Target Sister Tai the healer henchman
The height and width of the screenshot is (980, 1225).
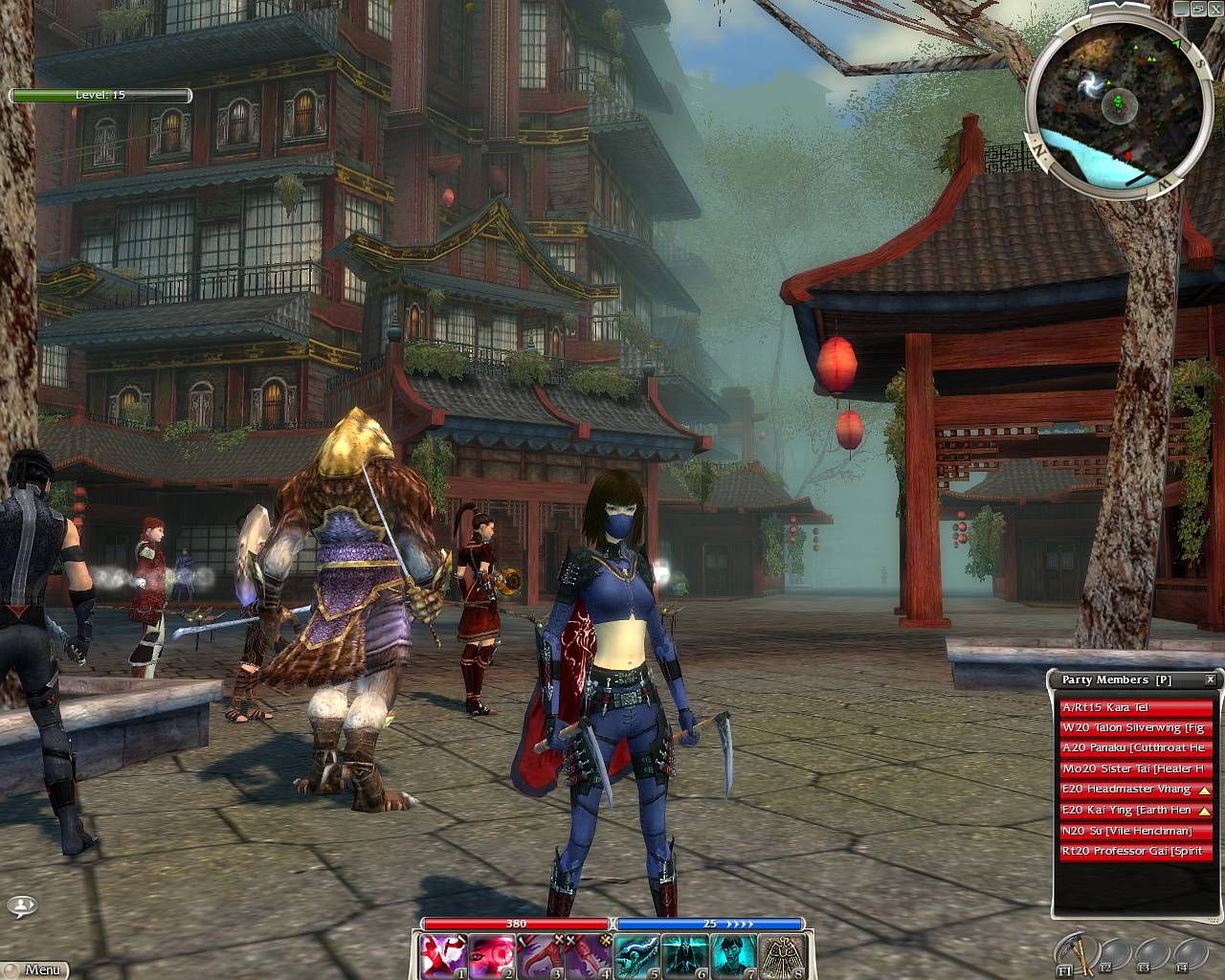point(1136,769)
